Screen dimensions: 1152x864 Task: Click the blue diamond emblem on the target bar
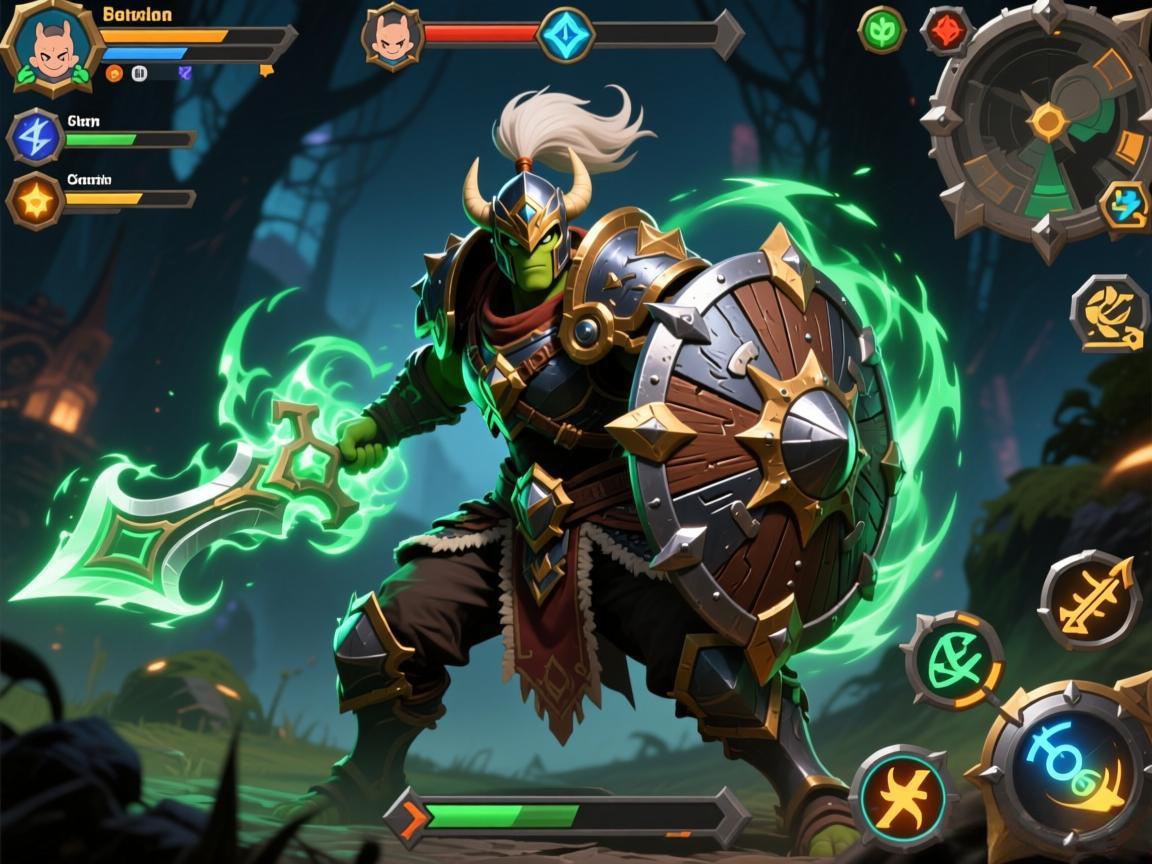pos(566,35)
